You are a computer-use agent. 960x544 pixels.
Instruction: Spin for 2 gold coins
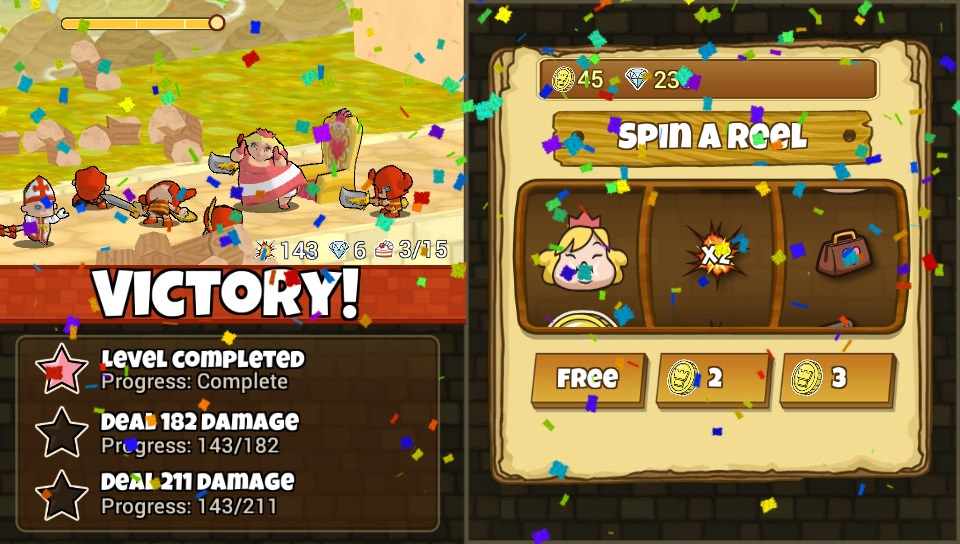pyautogui.click(x=713, y=379)
